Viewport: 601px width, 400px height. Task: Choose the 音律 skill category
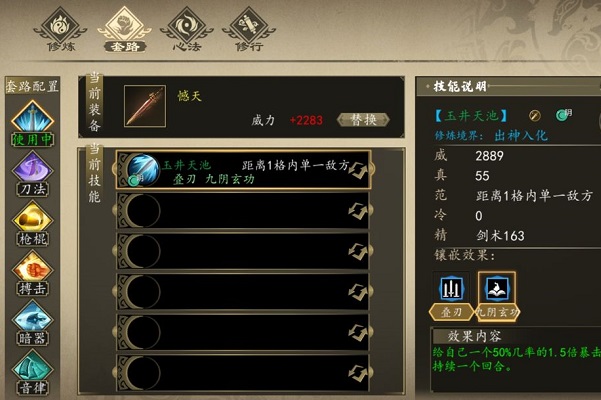[x=30, y=371]
